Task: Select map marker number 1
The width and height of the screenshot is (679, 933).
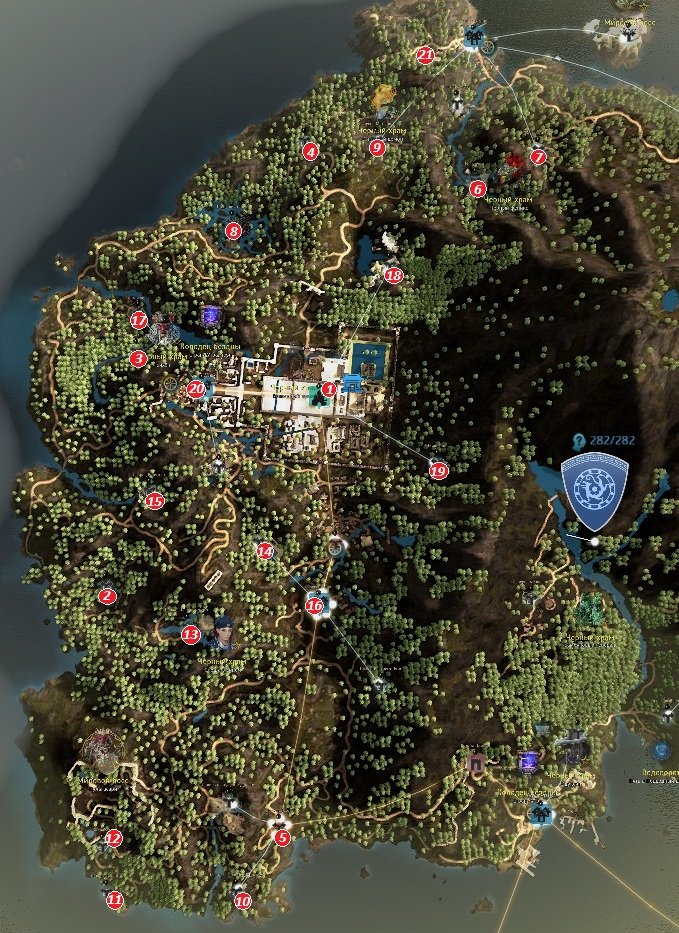Action: [329, 388]
